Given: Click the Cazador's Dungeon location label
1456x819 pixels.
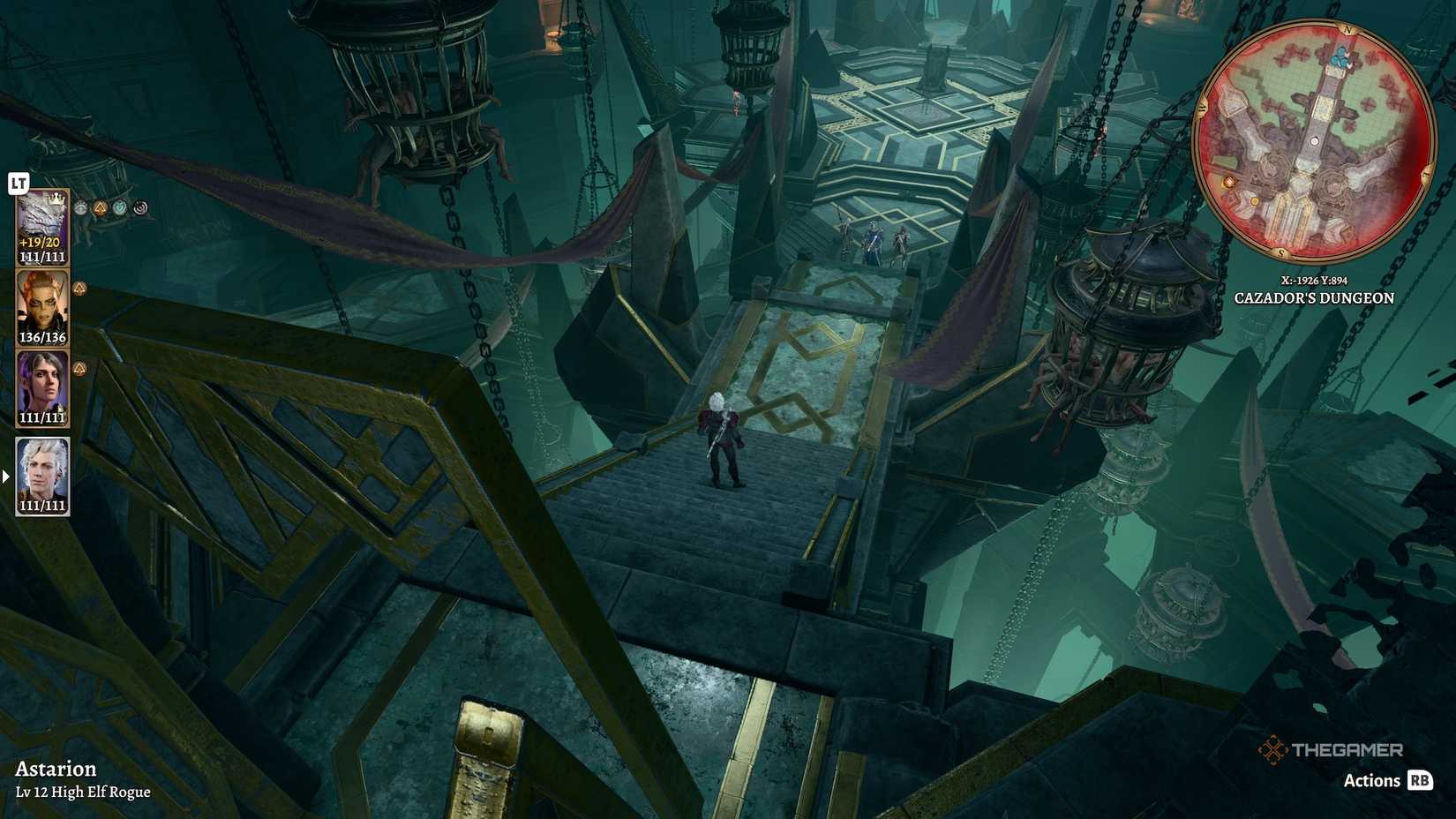Looking at the screenshot, I should [1313, 298].
